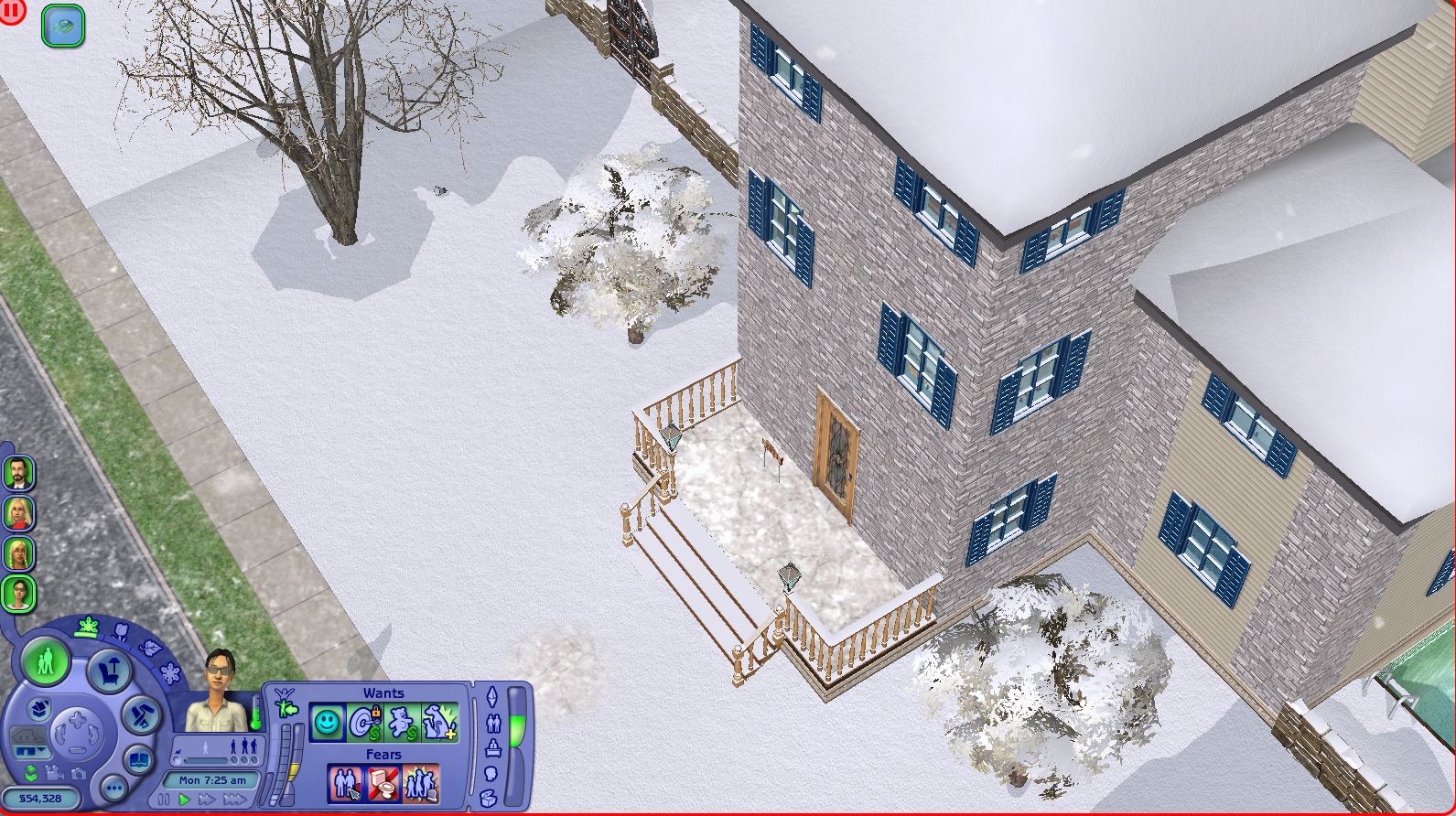Set game speed to ultra fast
1456x816 pixels.
tap(234, 800)
